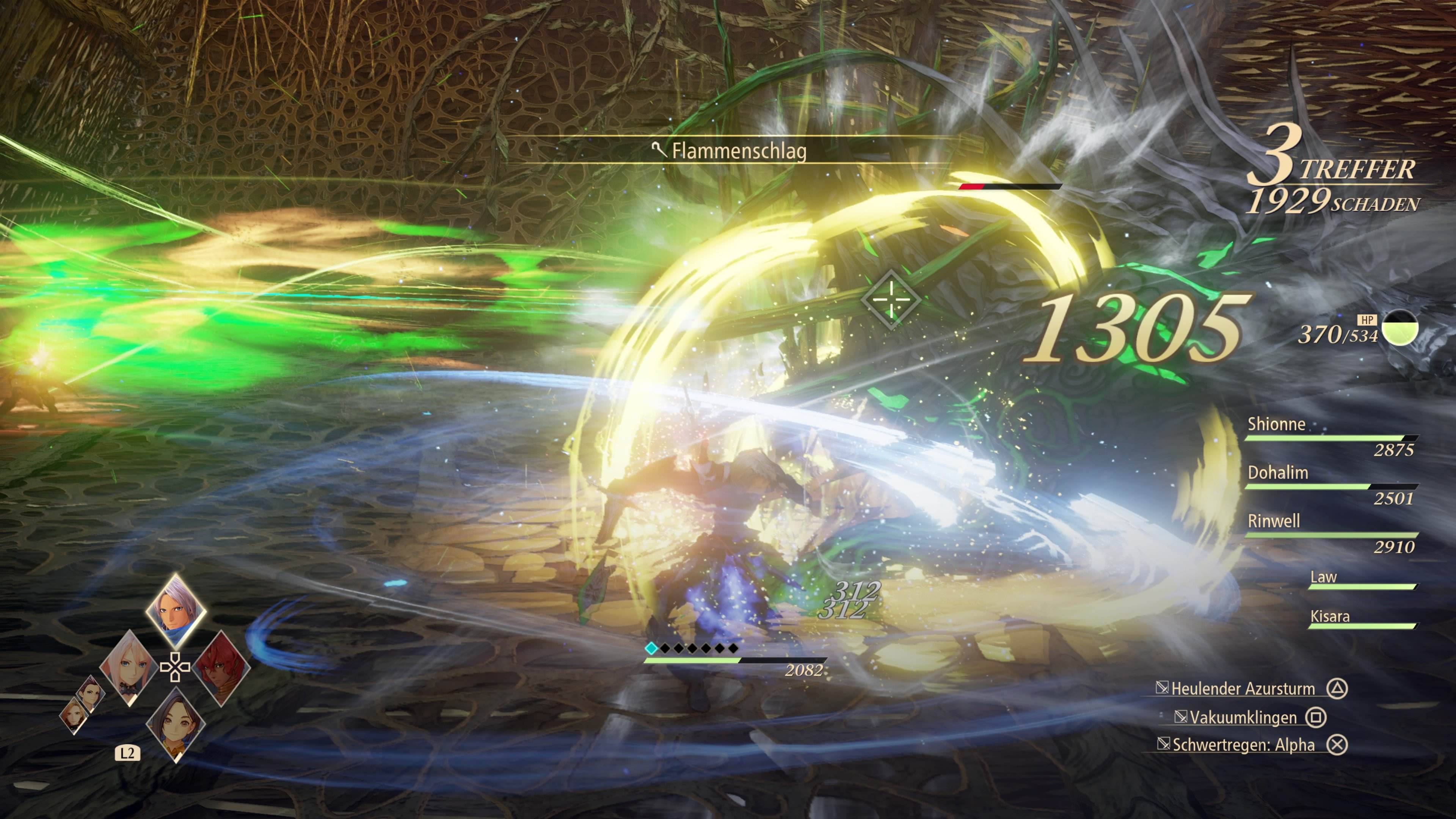Screen dimensions: 1456x819
Task: Activate Rinwell's boost attack portrait
Action: pos(175,725)
